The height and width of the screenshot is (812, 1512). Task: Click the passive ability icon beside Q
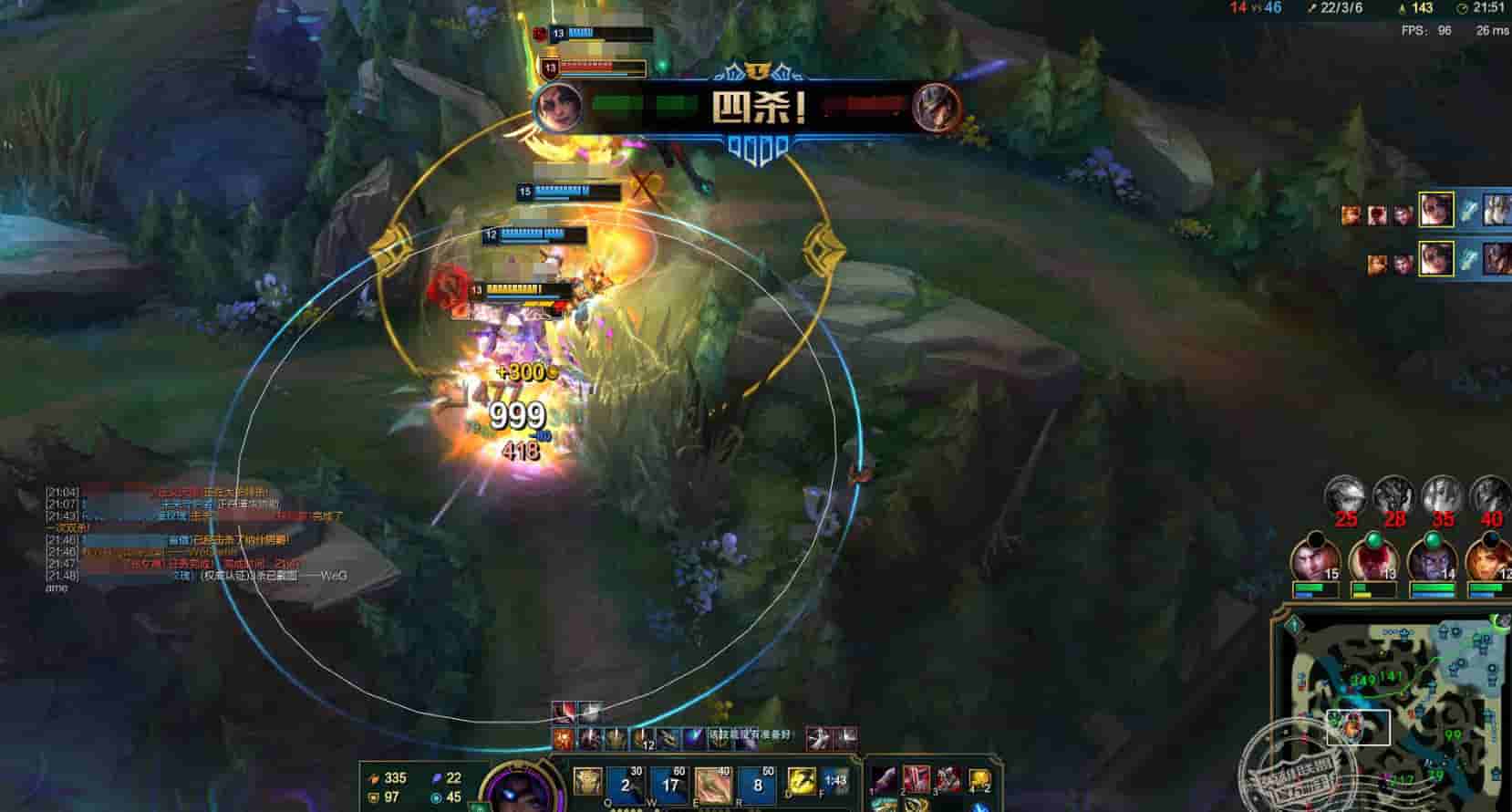pos(587,781)
